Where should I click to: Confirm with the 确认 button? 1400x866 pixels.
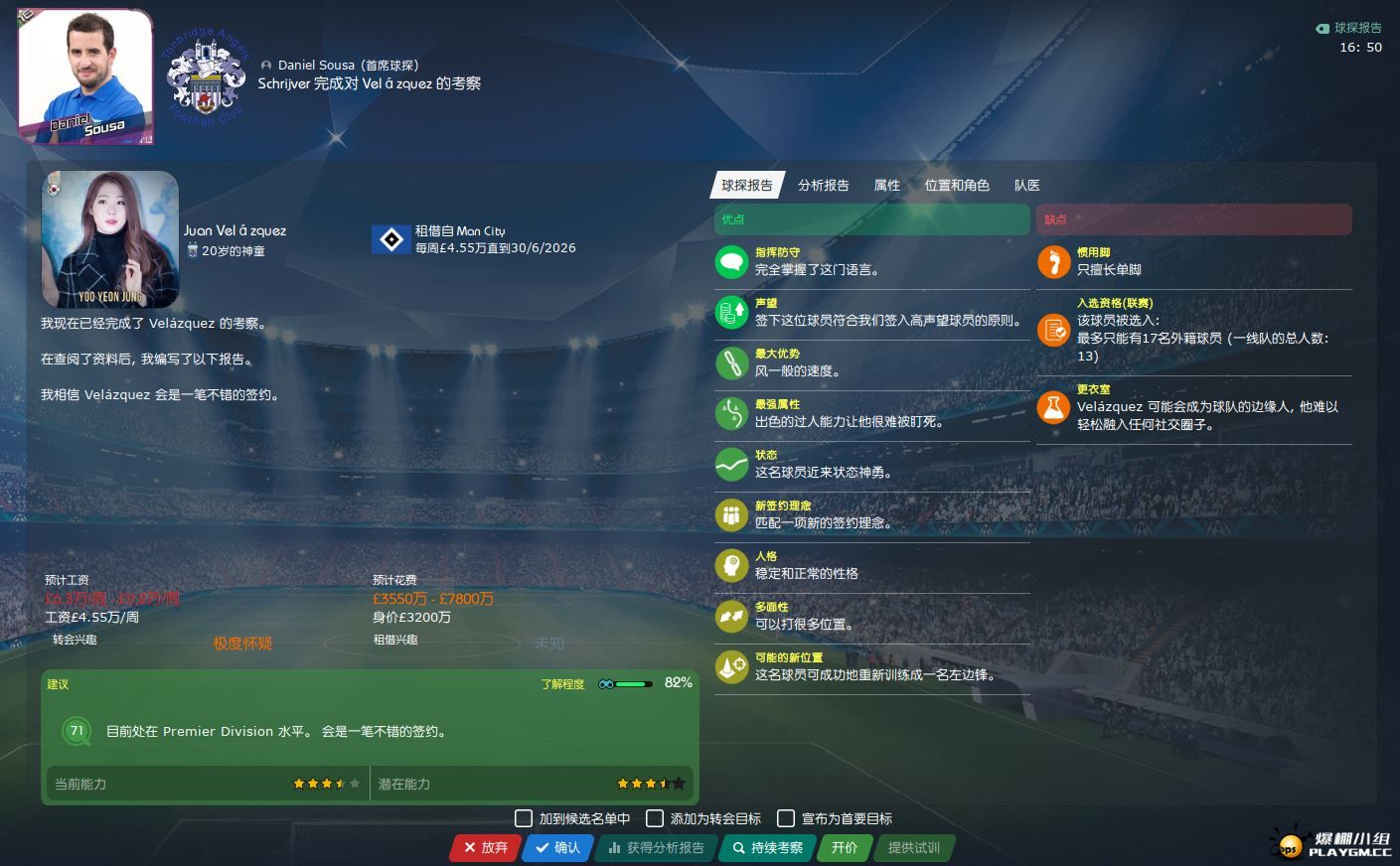pyautogui.click(x=557, y=847)
